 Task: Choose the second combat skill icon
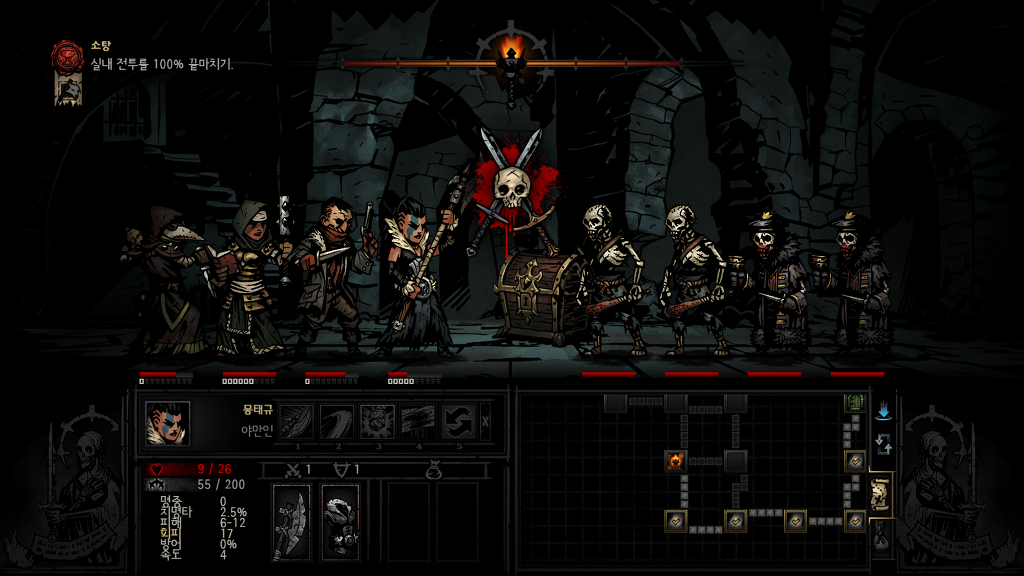(x=337, y=422)
